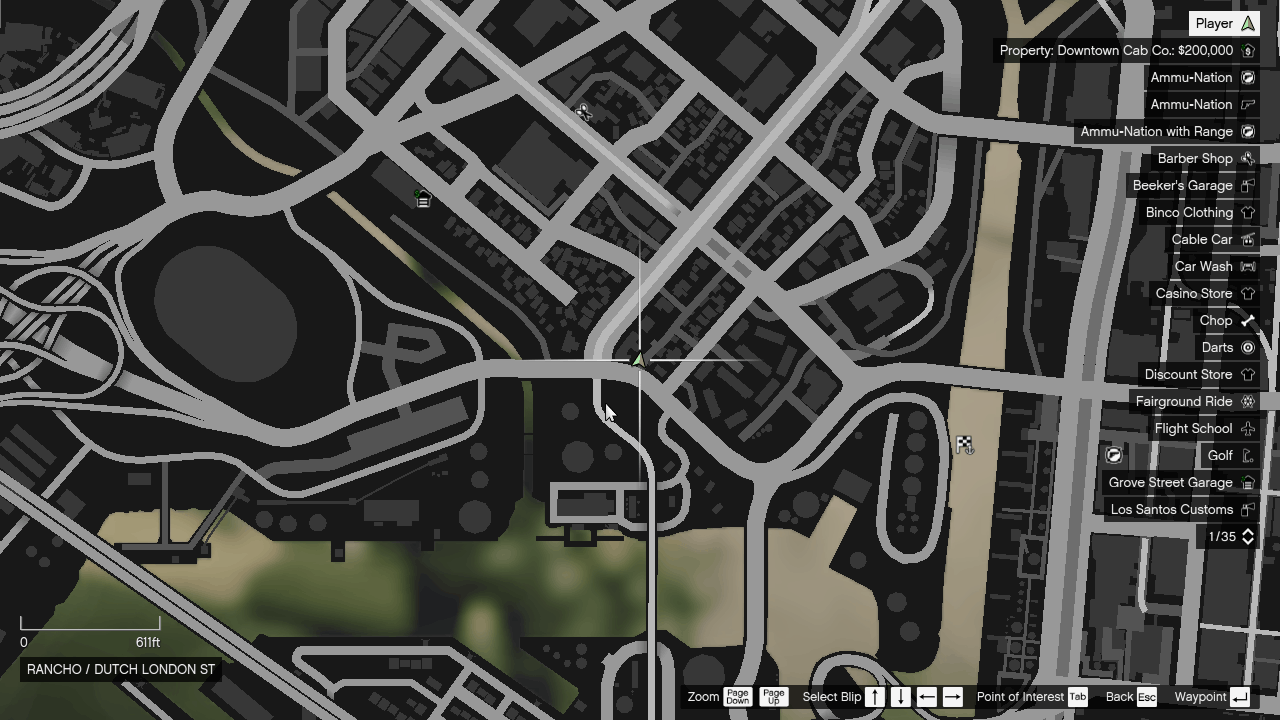Click the Player tab in the top corner
The image size is (1280, 720).
tap(1222, 23)
